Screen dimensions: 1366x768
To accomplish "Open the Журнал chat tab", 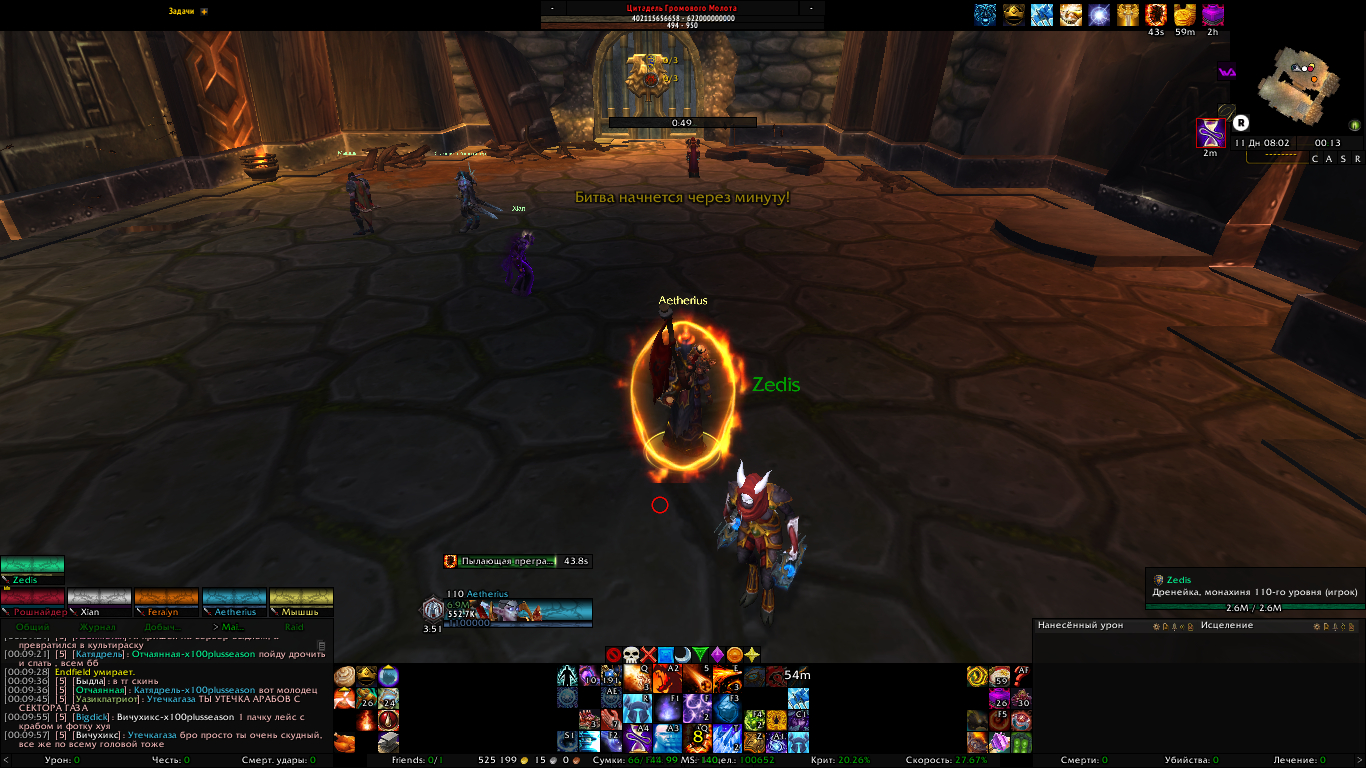I will [x=98, y=627].
